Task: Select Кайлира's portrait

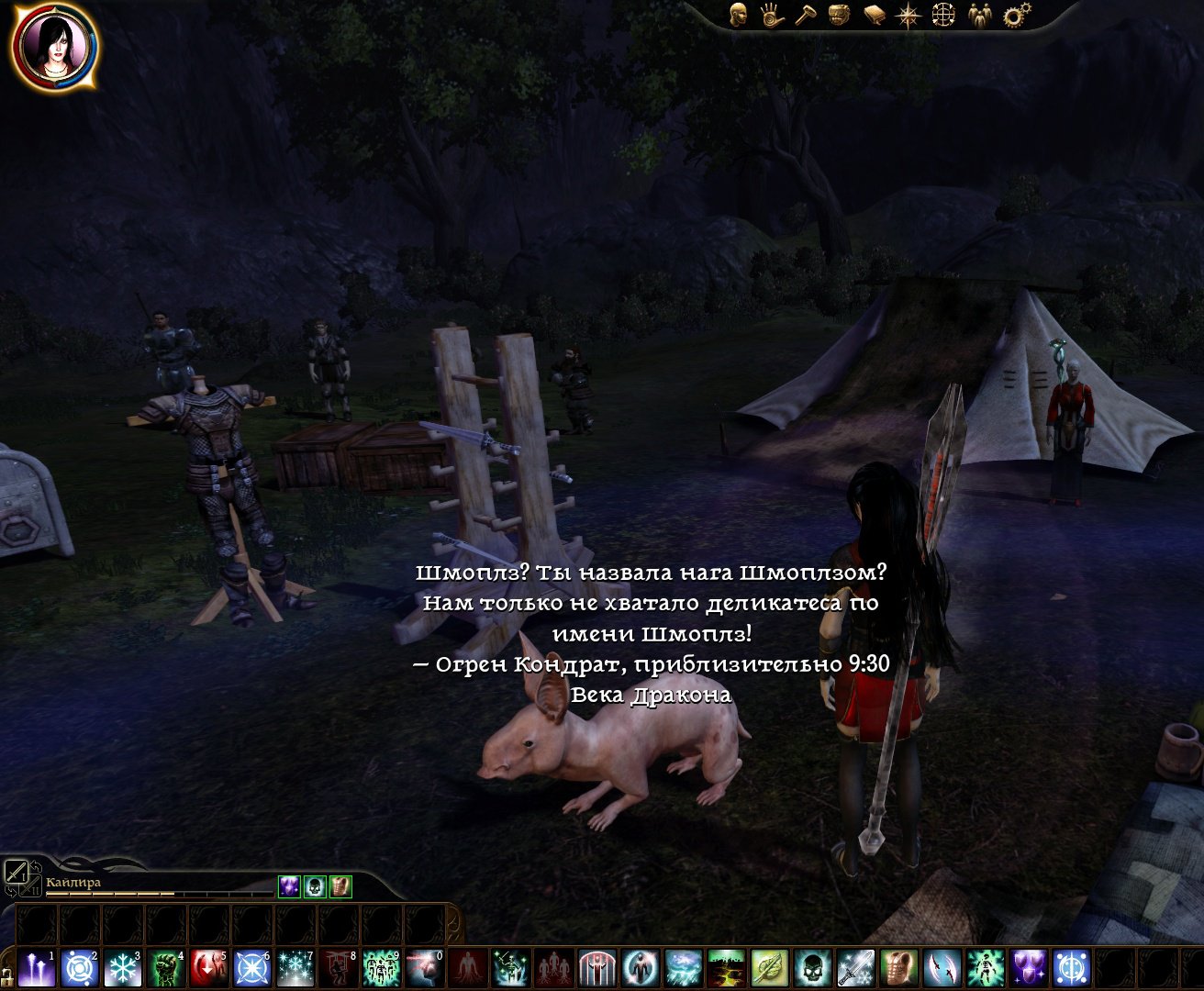Action: pyautogui.click(x=54, y=48)
